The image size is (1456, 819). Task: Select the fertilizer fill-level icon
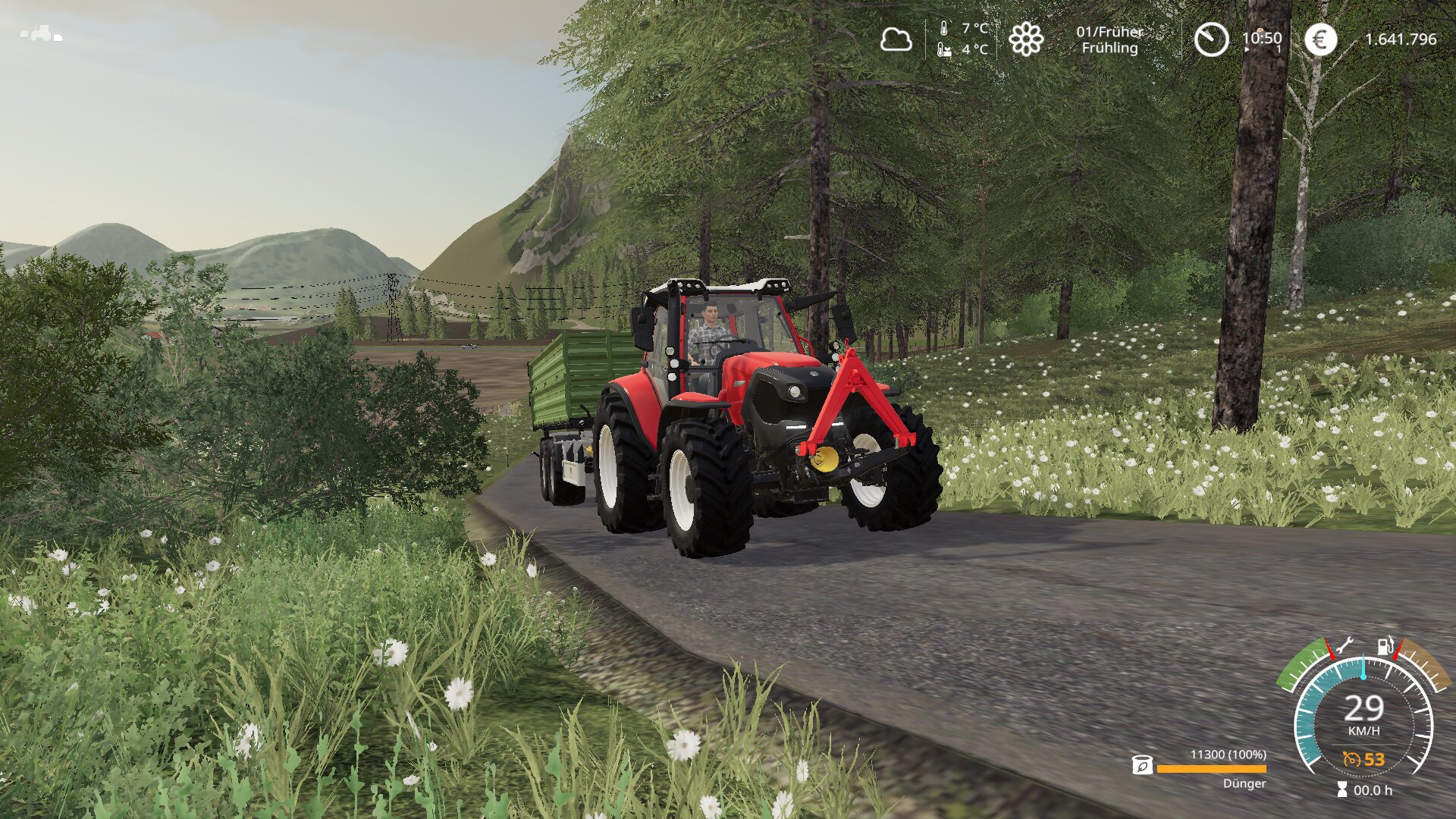[1142, 766]
